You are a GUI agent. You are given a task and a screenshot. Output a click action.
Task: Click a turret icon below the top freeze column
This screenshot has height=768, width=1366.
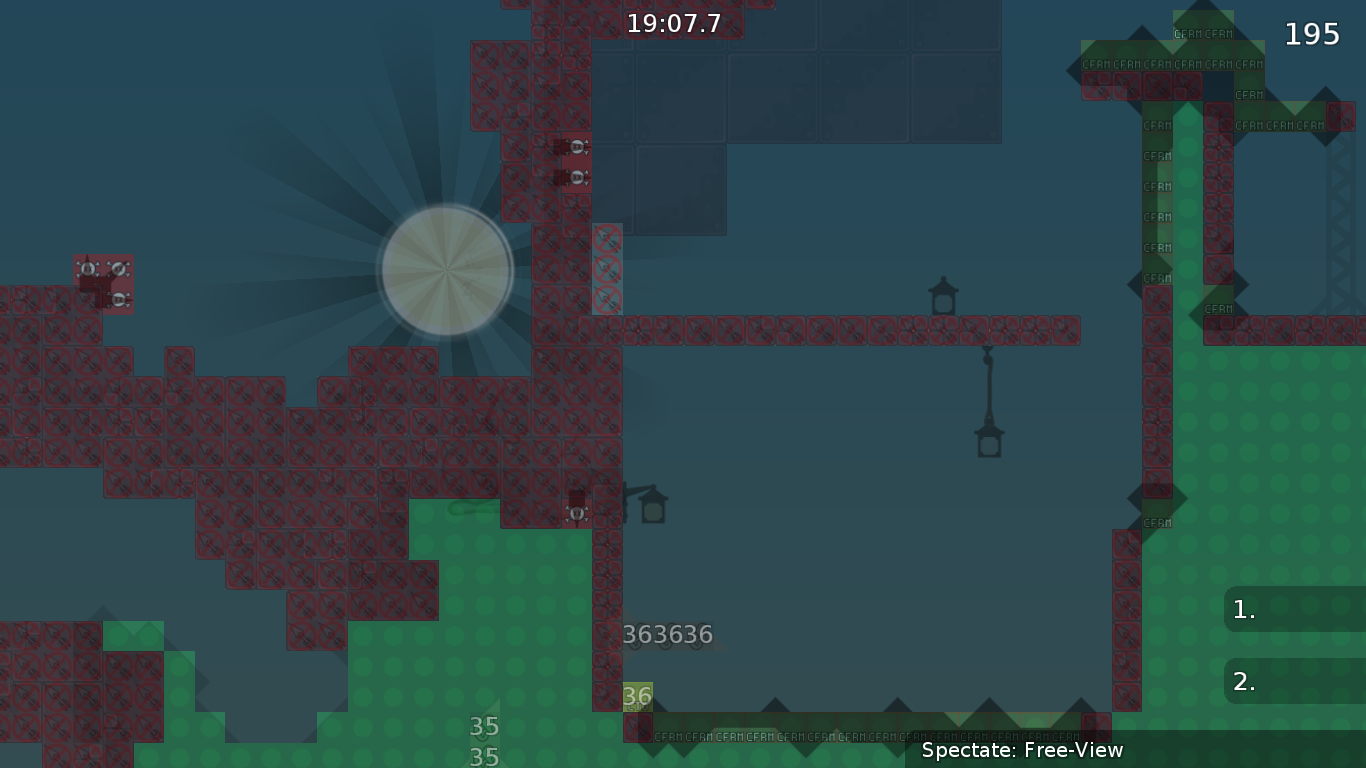(576, 145)
